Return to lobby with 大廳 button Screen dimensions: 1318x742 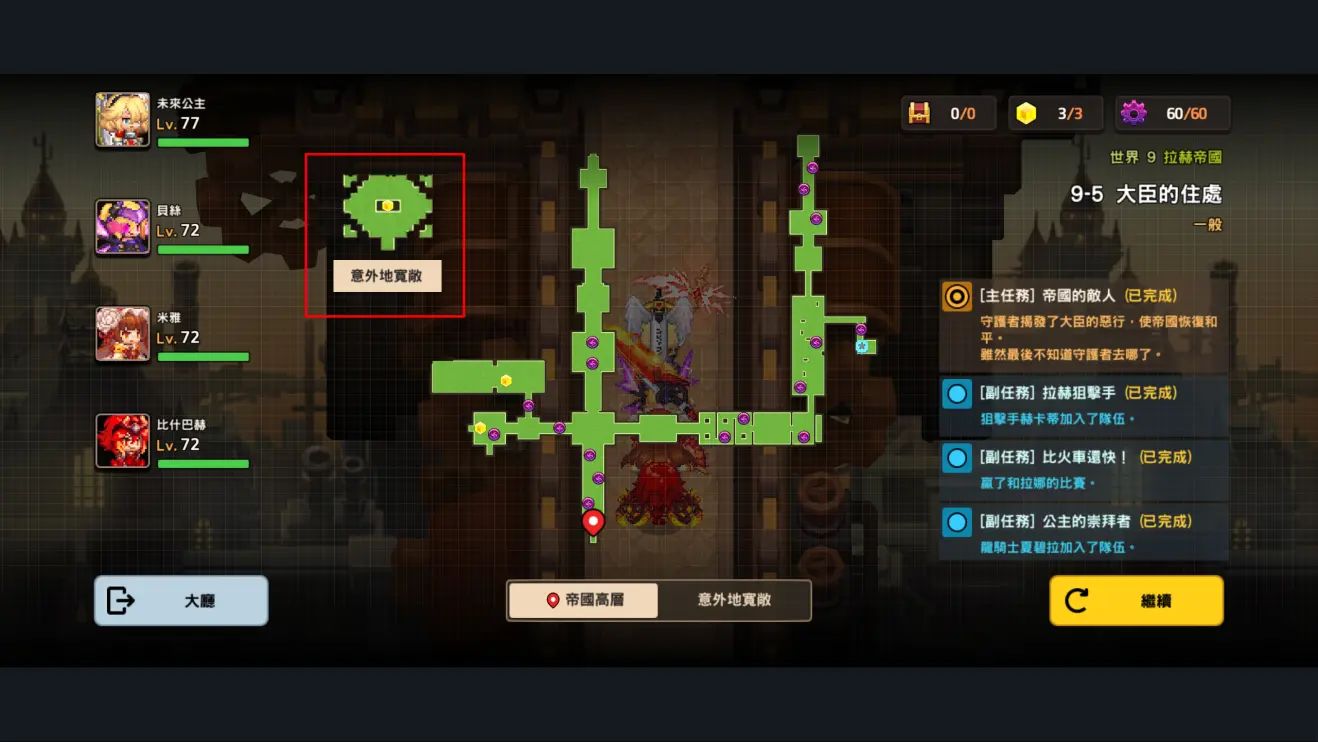tap(181, 601)
